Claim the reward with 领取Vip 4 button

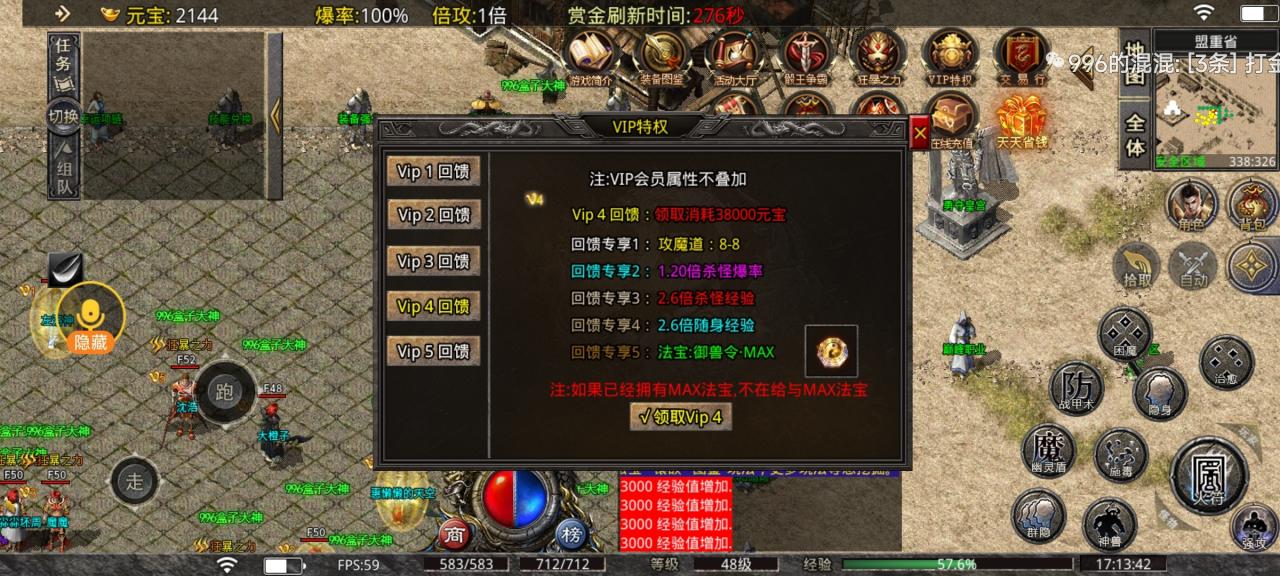[x=680, y=417]
